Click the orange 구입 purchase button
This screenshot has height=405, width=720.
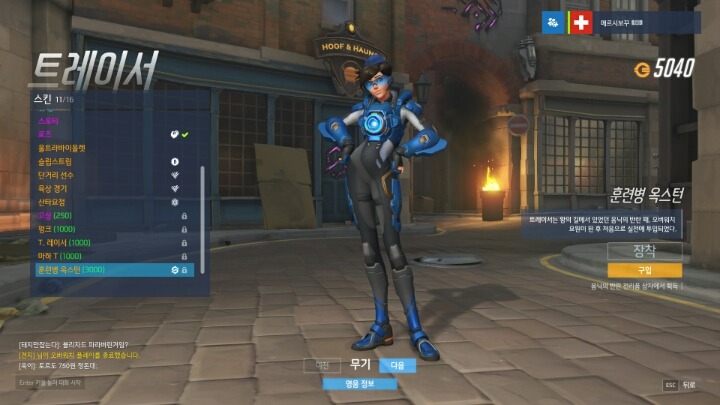tap(644, 270)
